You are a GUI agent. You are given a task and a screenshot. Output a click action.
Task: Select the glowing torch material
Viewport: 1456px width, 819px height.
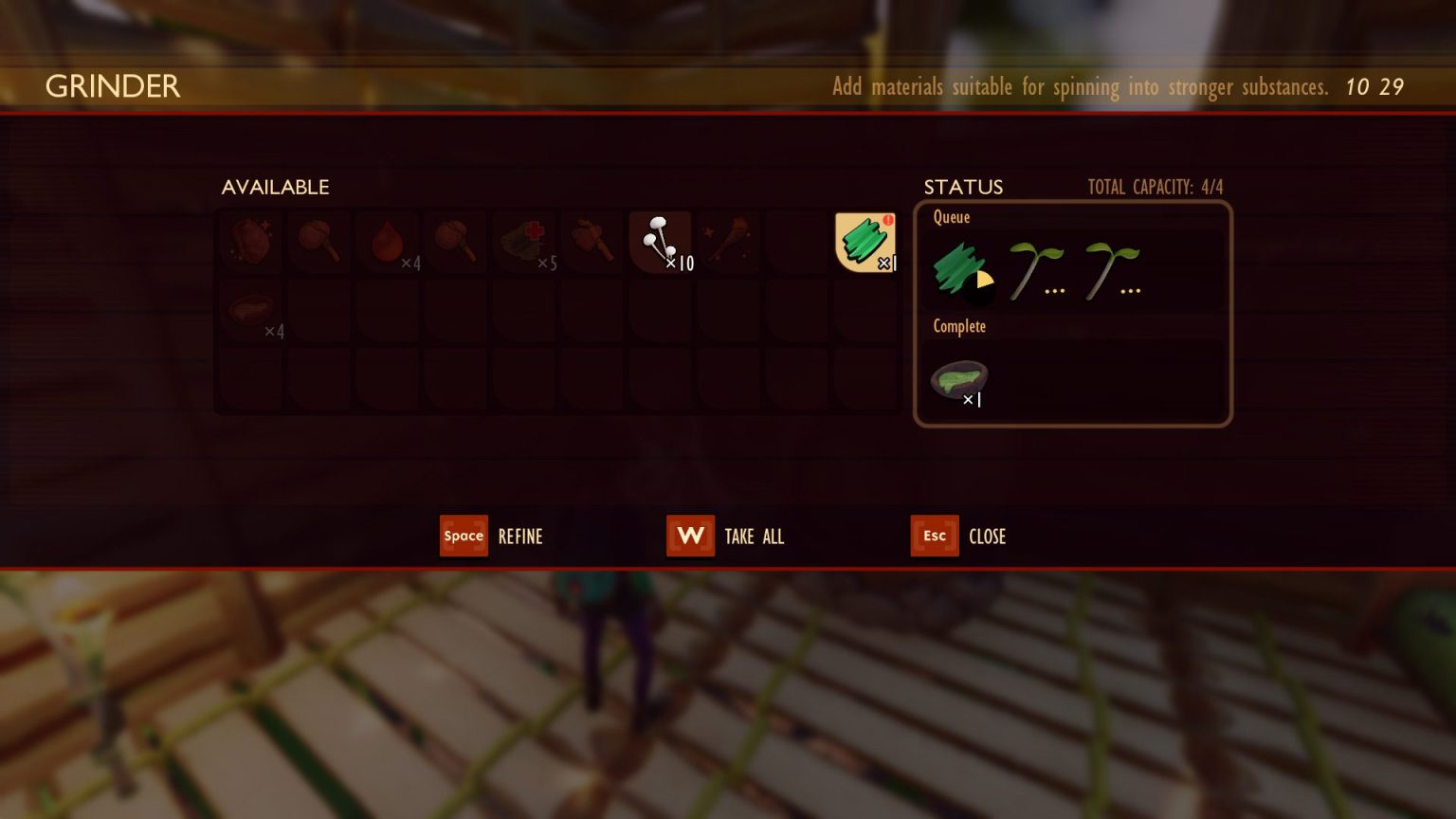click(728, 242)
